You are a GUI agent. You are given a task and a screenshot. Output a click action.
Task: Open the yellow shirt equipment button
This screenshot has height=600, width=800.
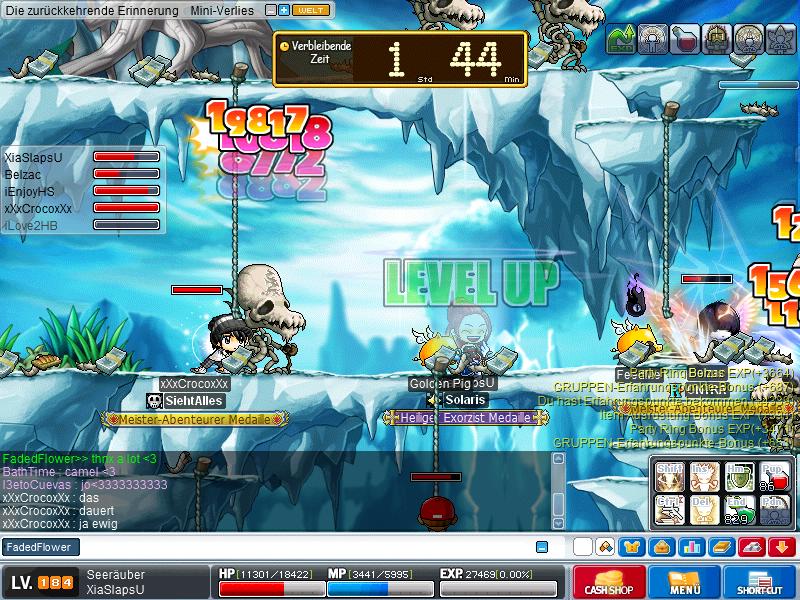click(x=631, y=547)
